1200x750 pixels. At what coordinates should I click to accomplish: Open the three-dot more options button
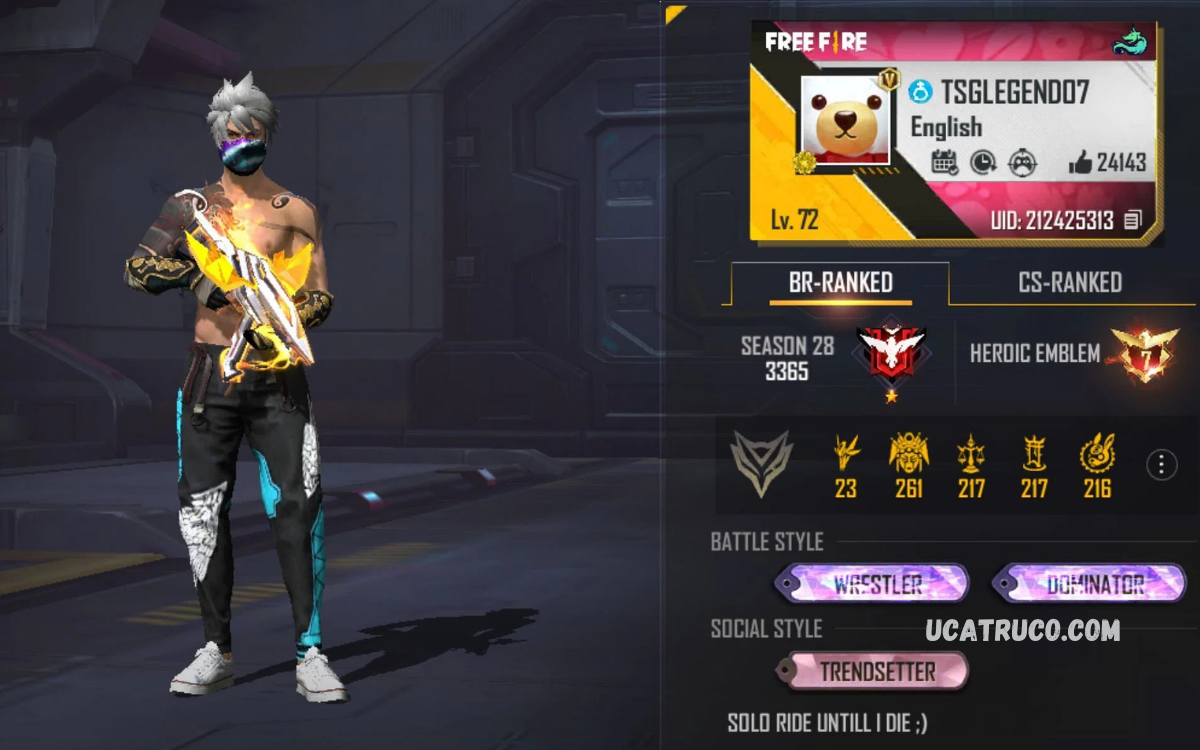coord(1161,465)
